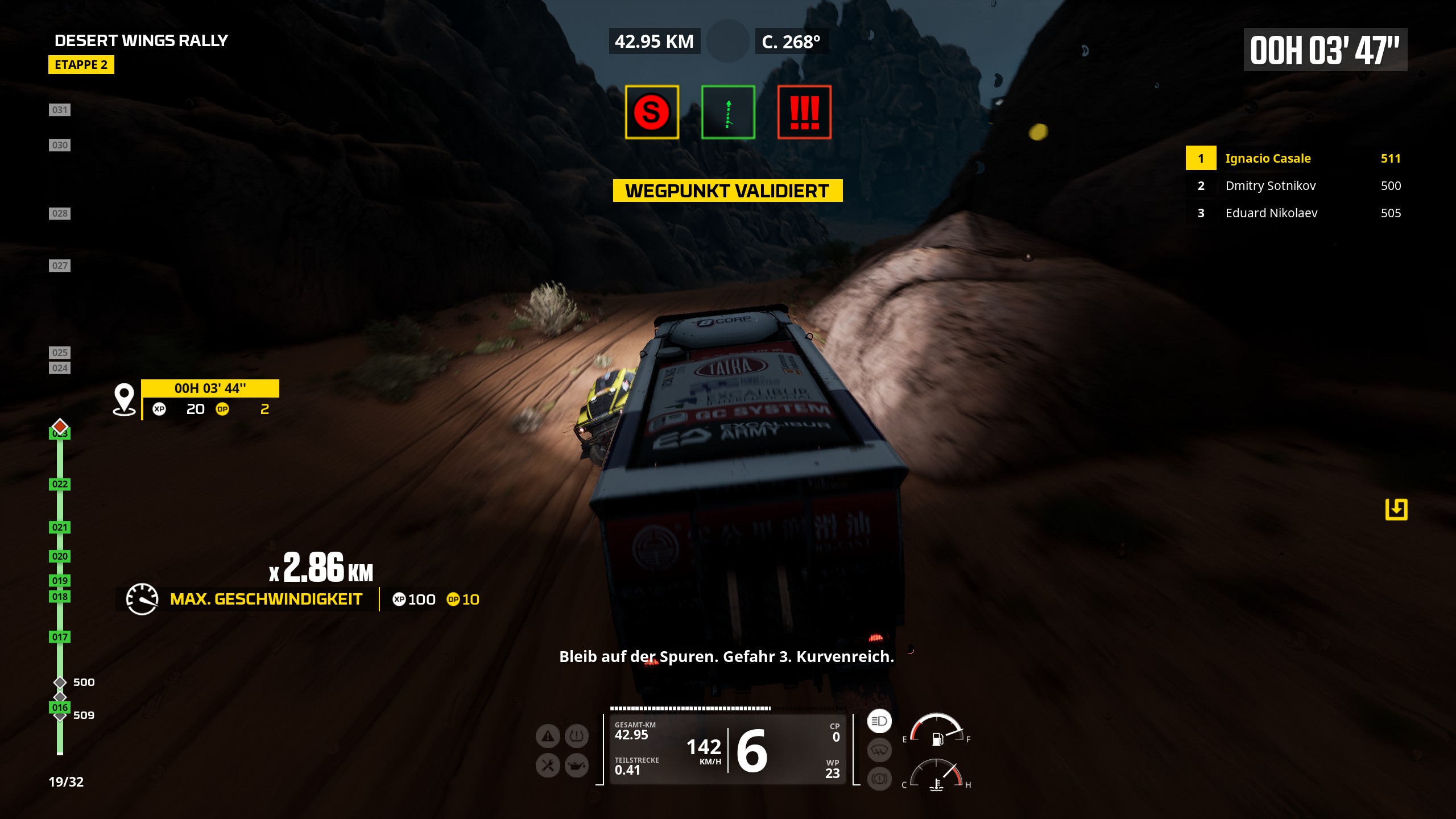This screenshot has width=1456, height=819.
Task: Toggle the headlights indicator icon
Action: [x=879, y=721]
